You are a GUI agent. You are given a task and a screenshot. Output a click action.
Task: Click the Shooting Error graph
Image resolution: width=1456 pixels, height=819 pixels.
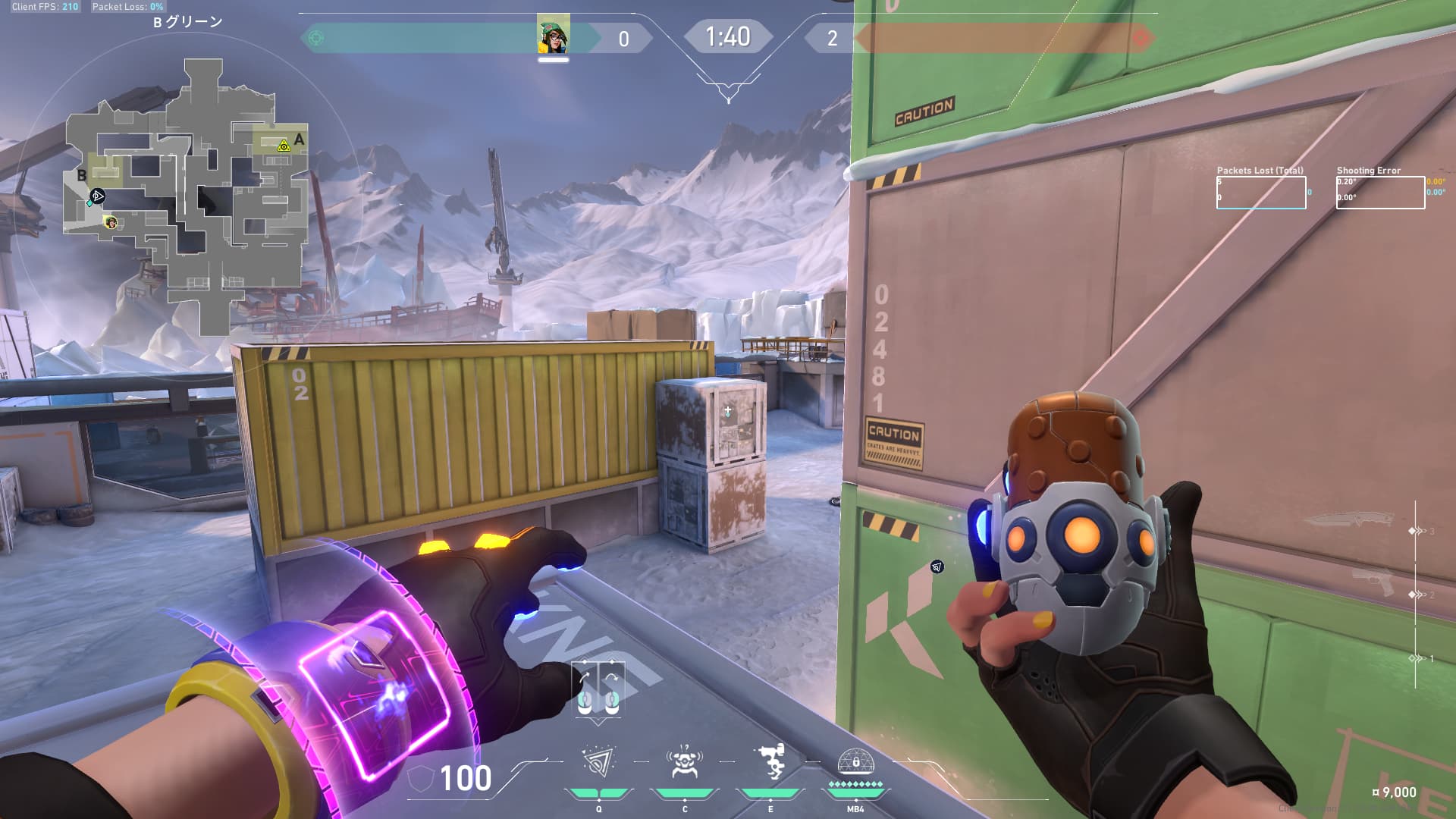coord(1380,193)
